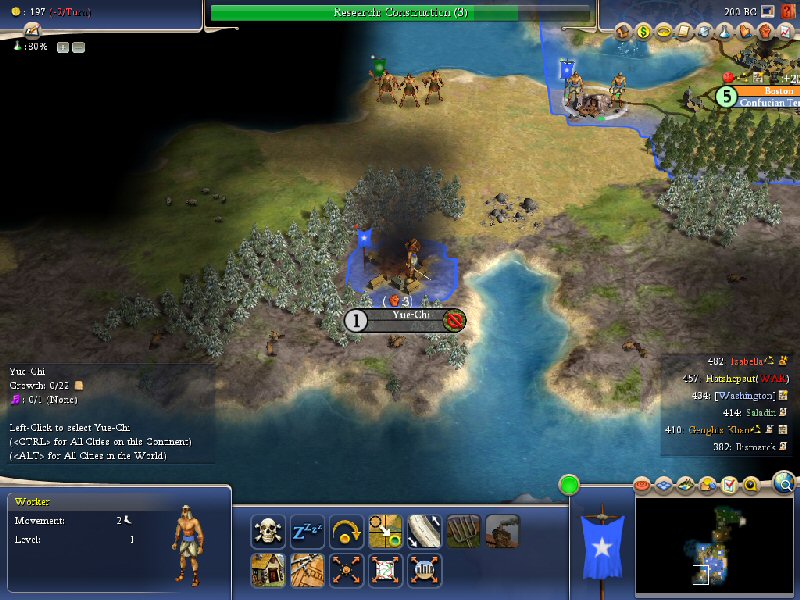Open the globe view magnifier icon
The height and width of the screenshot is (600, 800).
click(785, 485)
